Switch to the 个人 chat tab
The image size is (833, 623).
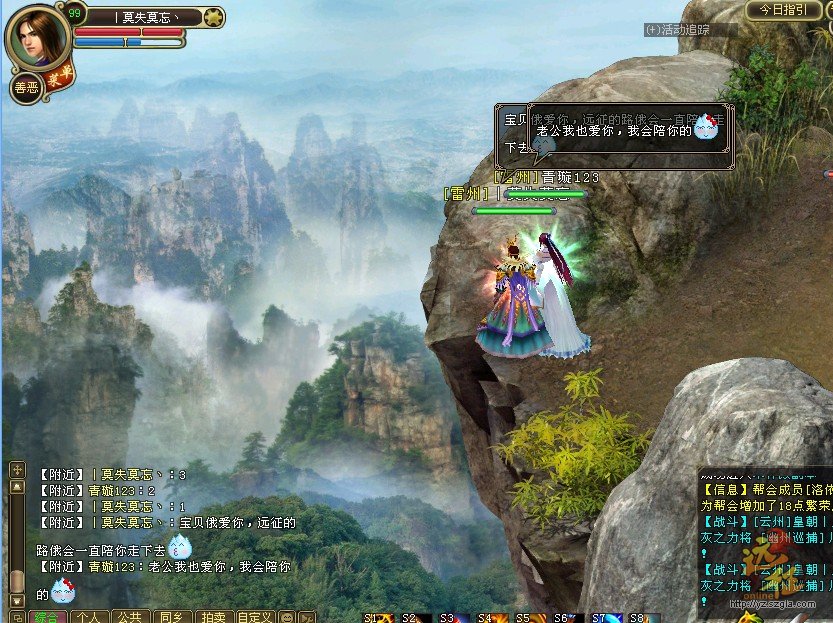tap(90, 617)
